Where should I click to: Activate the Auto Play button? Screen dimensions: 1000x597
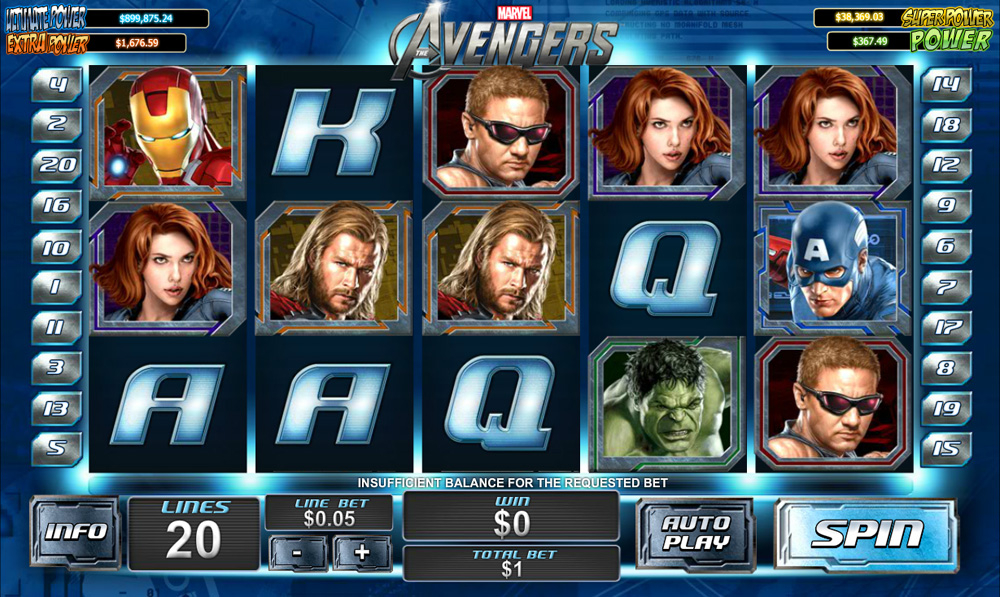pos(694,534)
